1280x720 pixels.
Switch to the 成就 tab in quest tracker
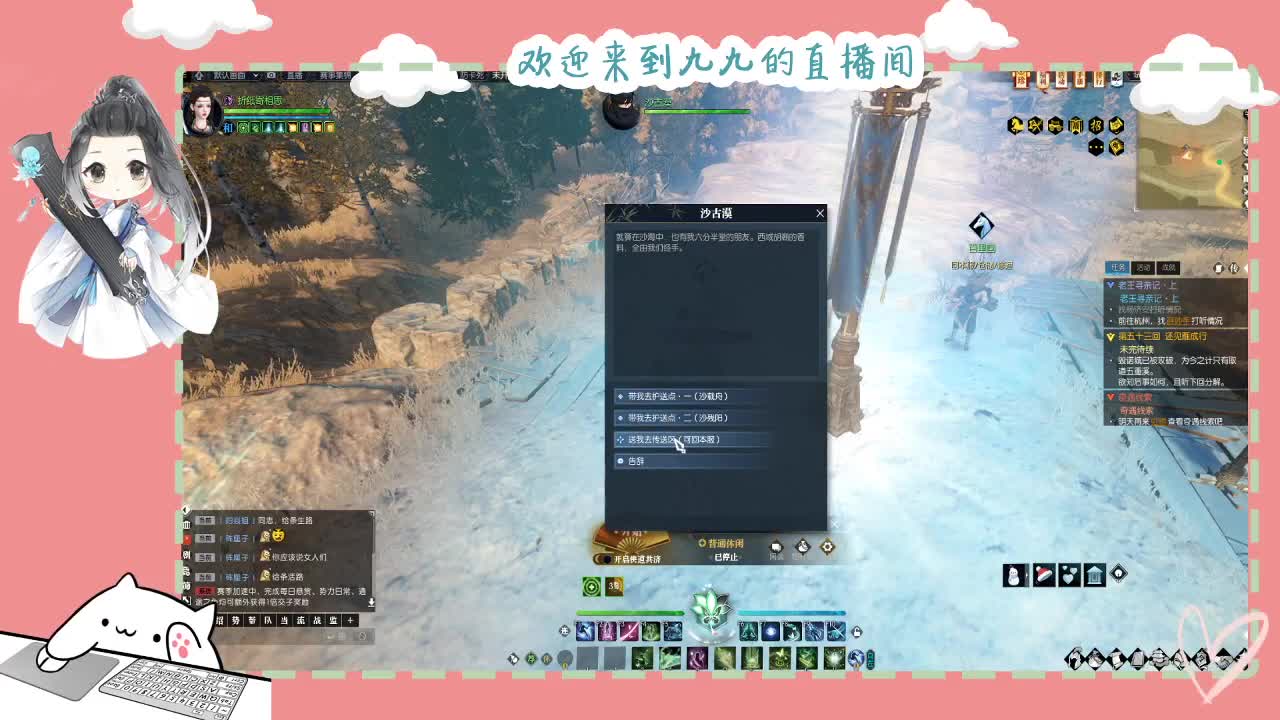point(1169,268)
